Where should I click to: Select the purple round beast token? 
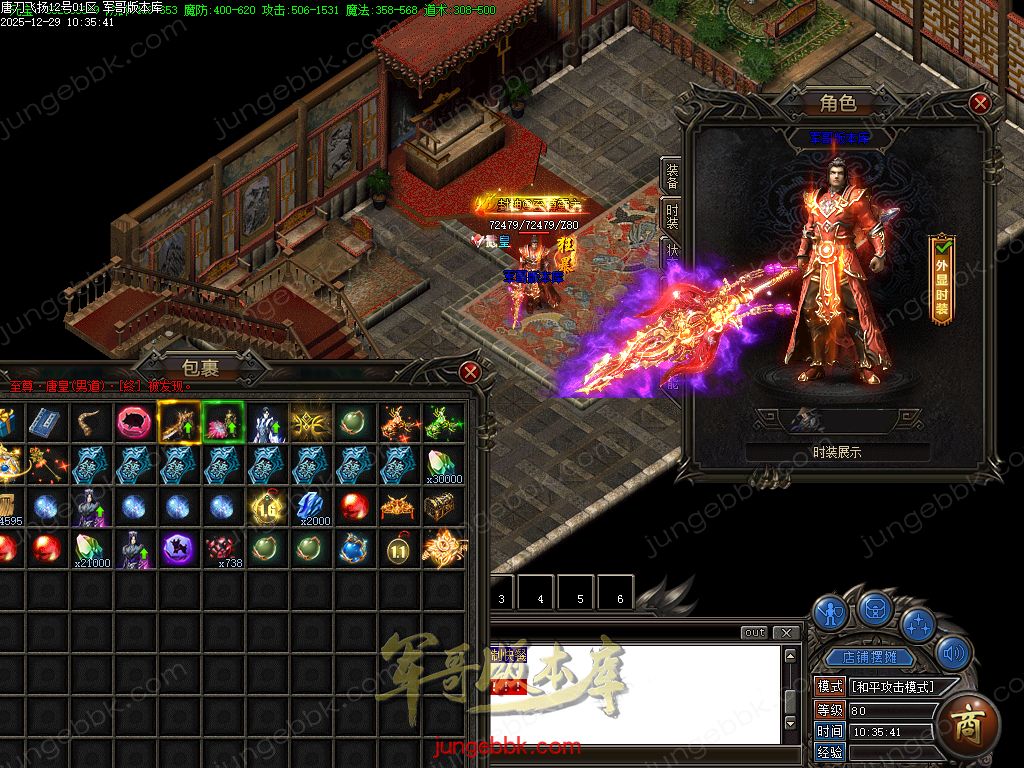coord(178,549)
